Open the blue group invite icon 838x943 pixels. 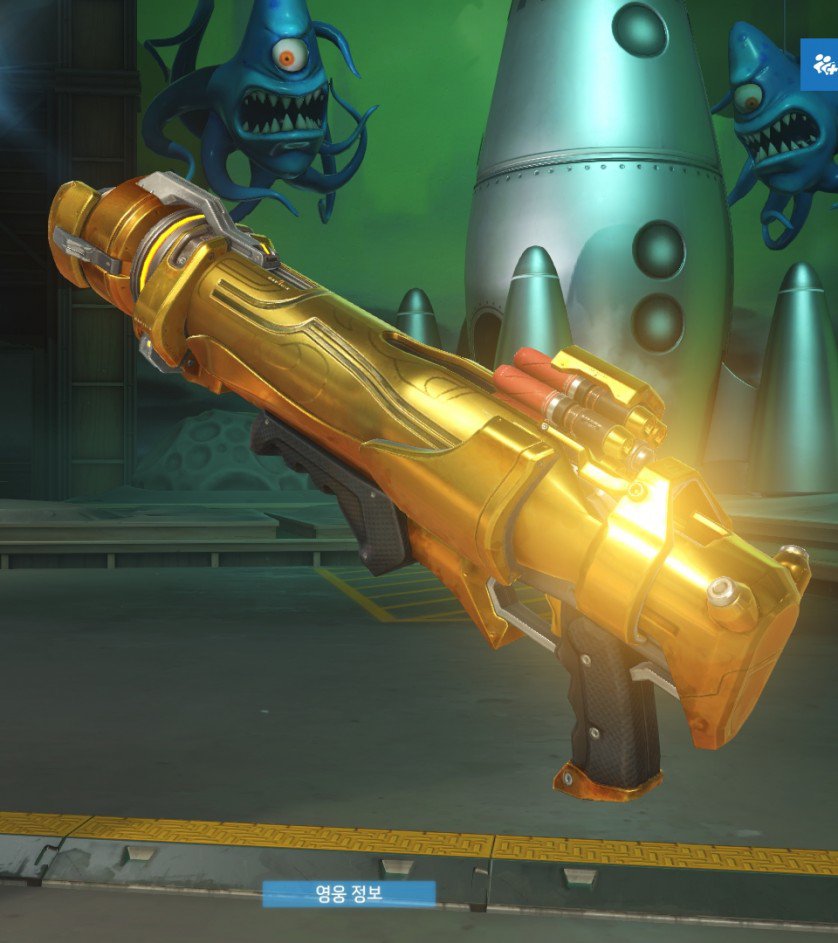pyautogui.click(x=822, y=66)
